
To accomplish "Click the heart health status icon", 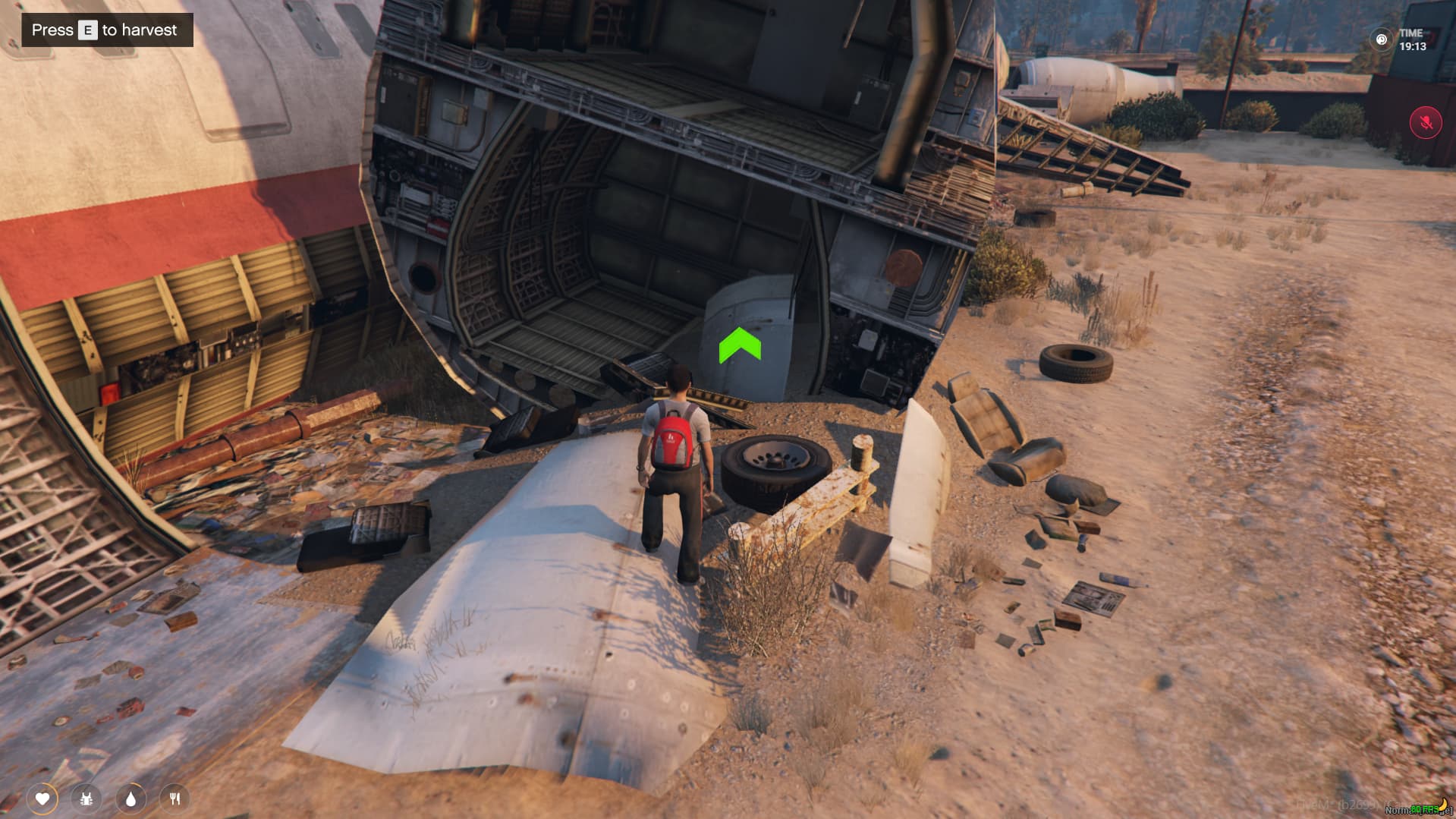I will tap(42, 799).
